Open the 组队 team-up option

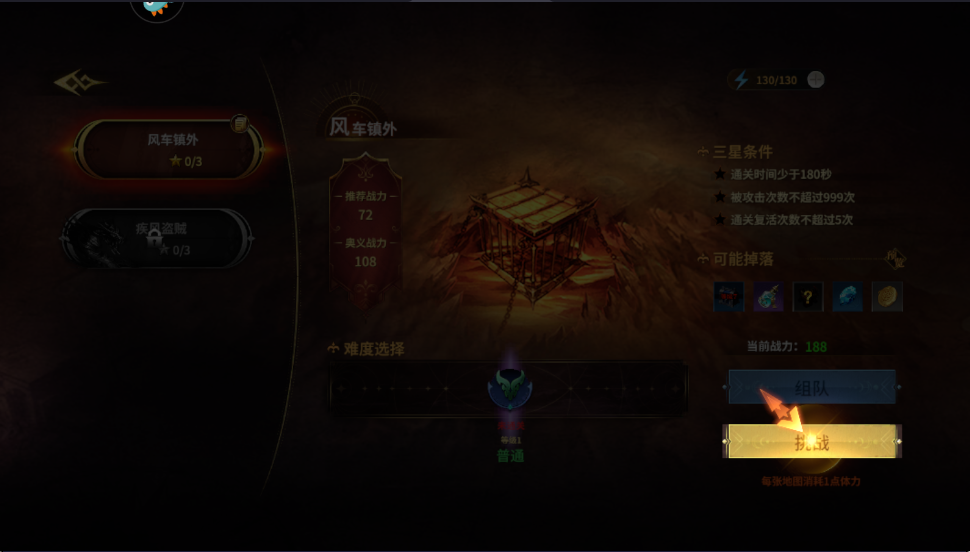click(x=811, y=387)
